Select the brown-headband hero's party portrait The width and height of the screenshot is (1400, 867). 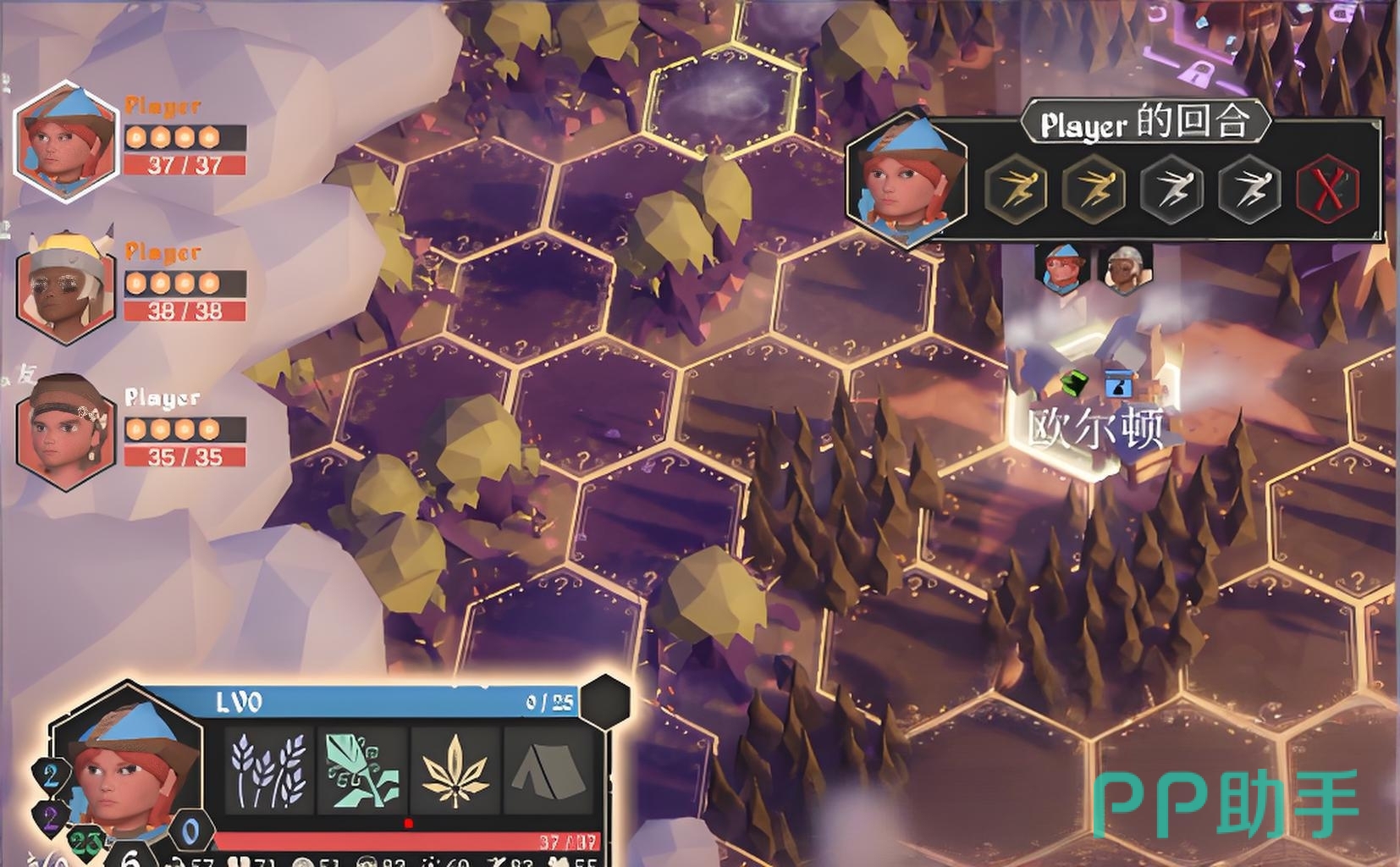64,432
